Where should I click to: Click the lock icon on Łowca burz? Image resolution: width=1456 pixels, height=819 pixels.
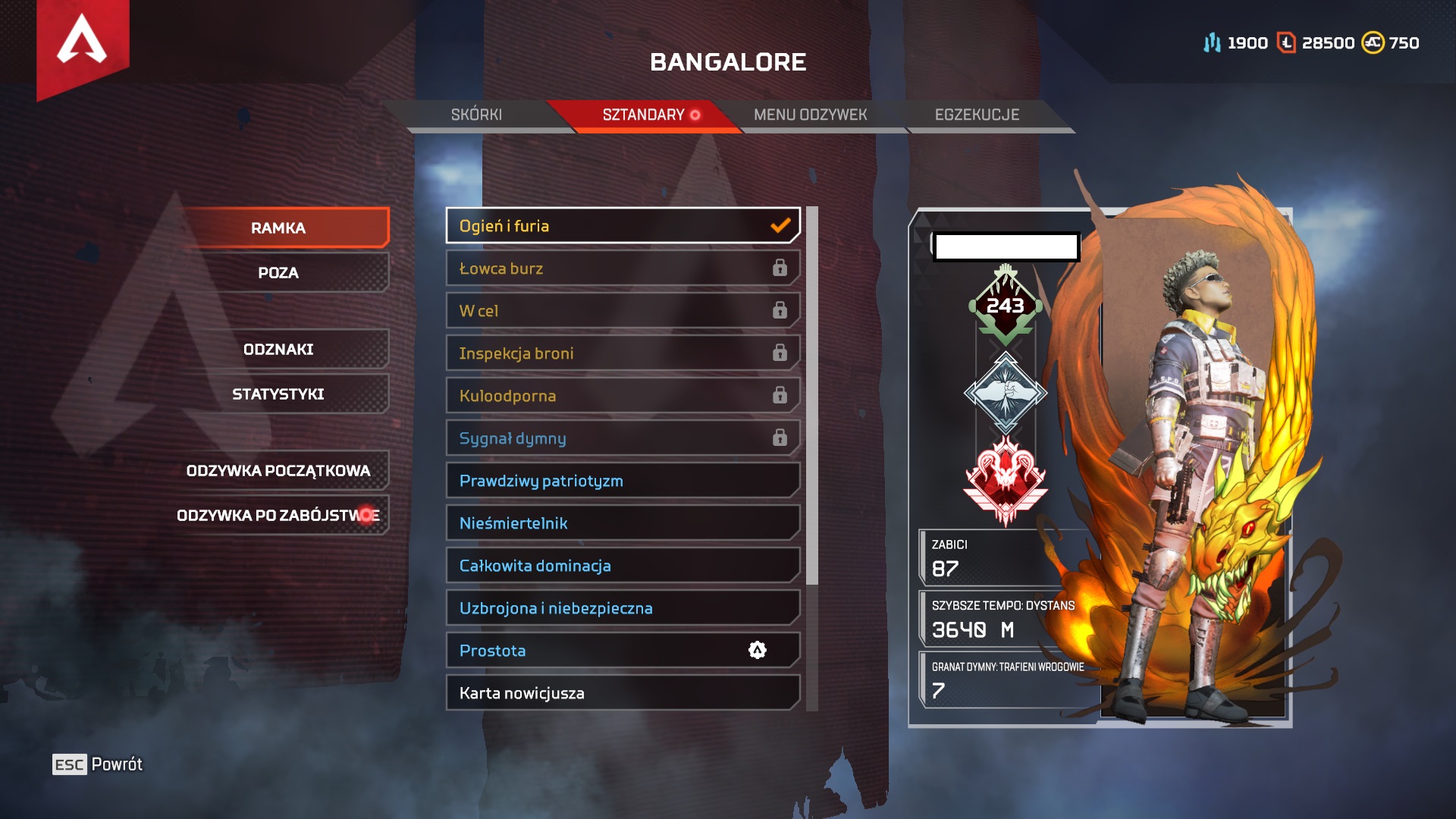tap(780, 268)
